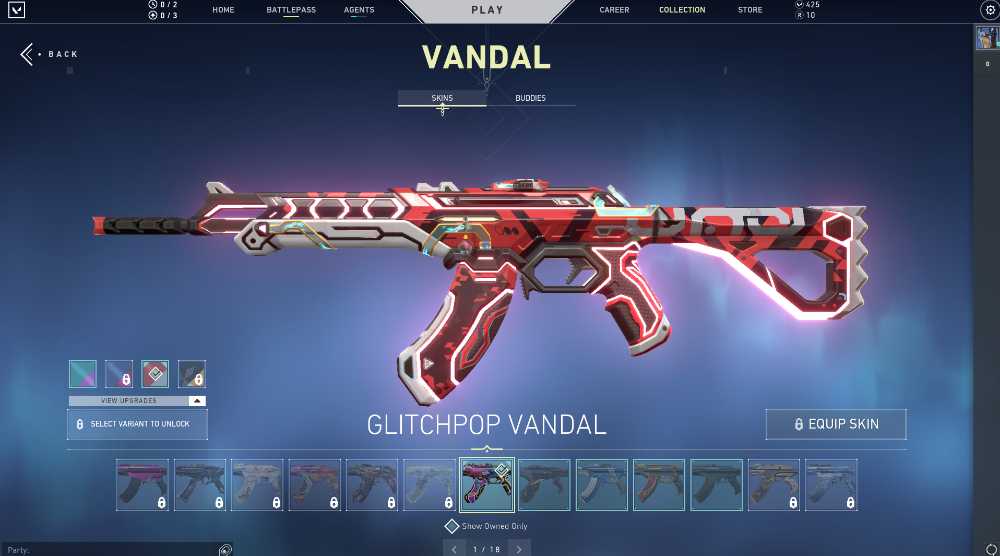Screen dimensions: 1000x556
Task: Select the teal and purple variant swatch
Action: tap(83, 374)
